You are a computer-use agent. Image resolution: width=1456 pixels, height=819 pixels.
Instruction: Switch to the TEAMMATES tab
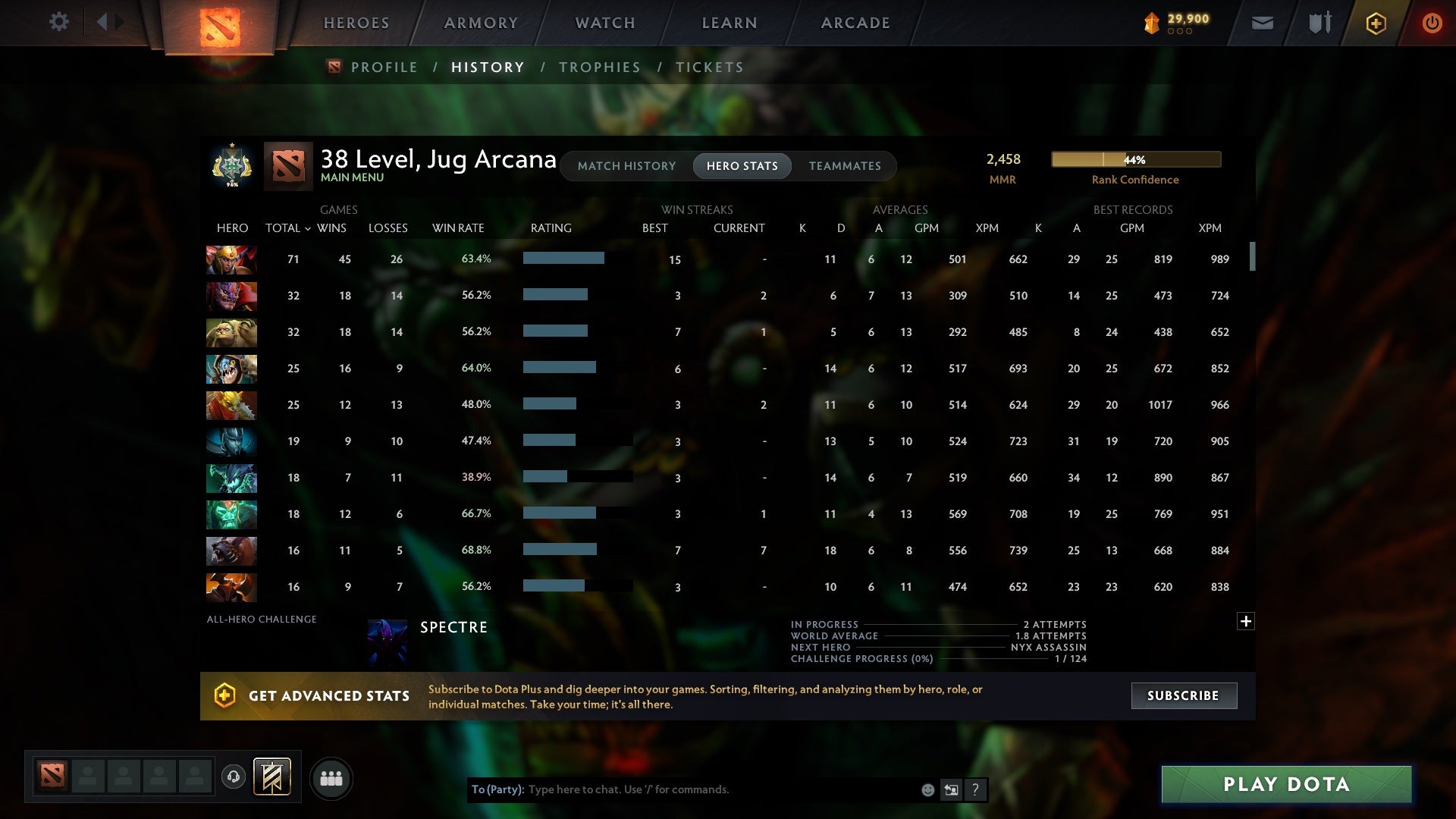(x=845, y=166)
